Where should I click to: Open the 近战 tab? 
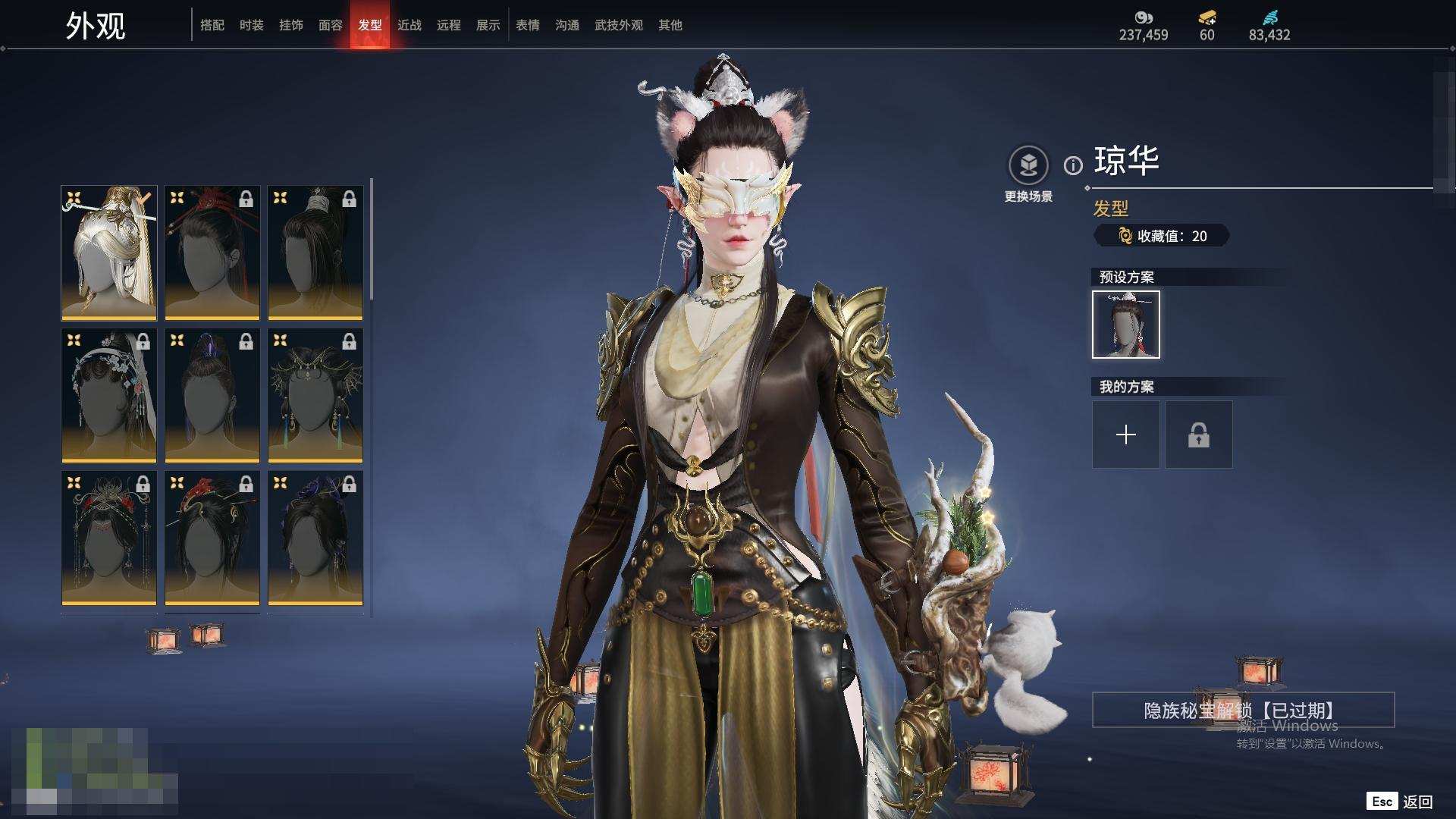click(x=409, y=25)
